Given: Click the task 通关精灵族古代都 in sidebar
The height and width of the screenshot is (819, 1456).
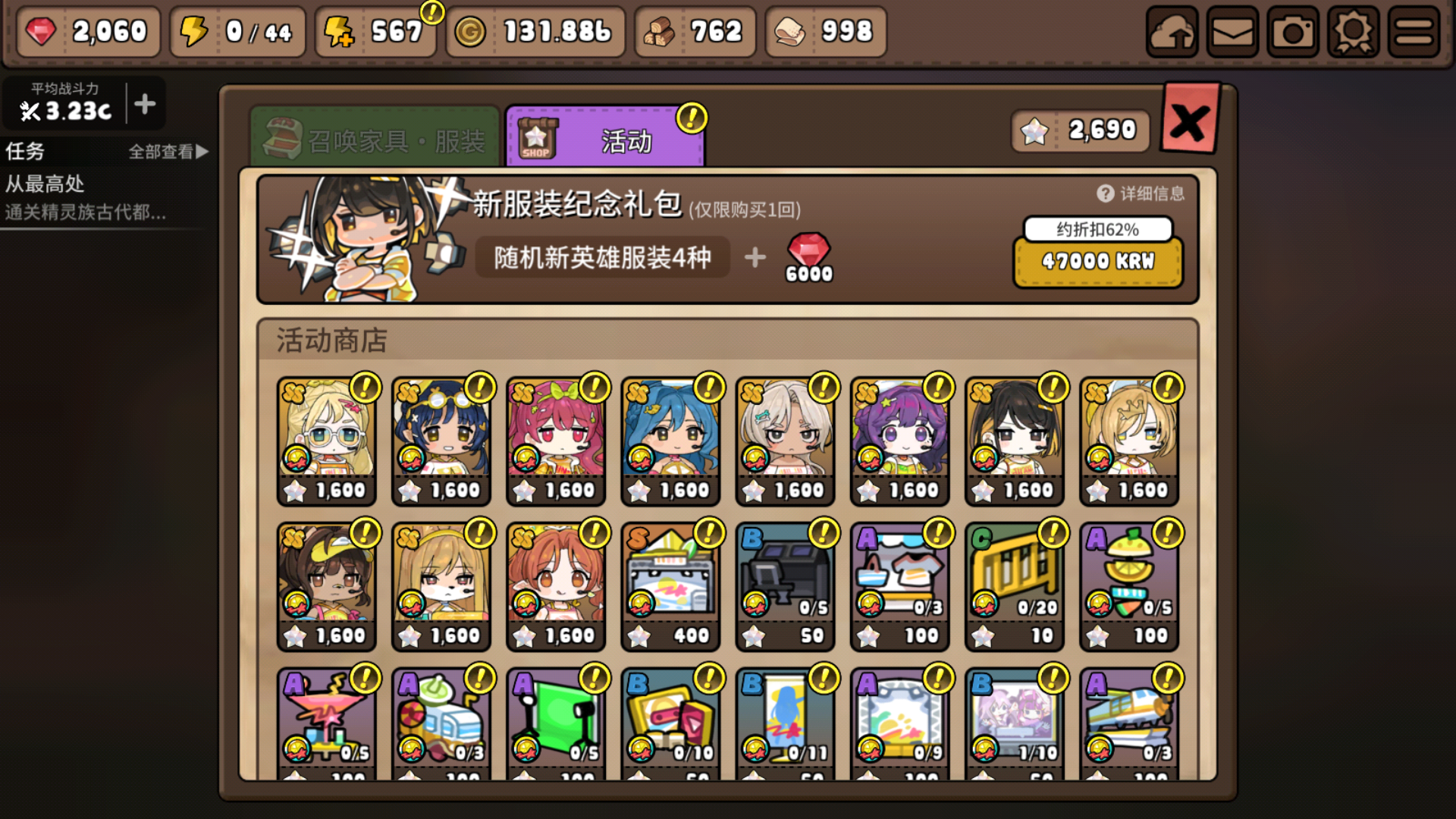Looking at the screenshot, I should click(x=83, y=213).
